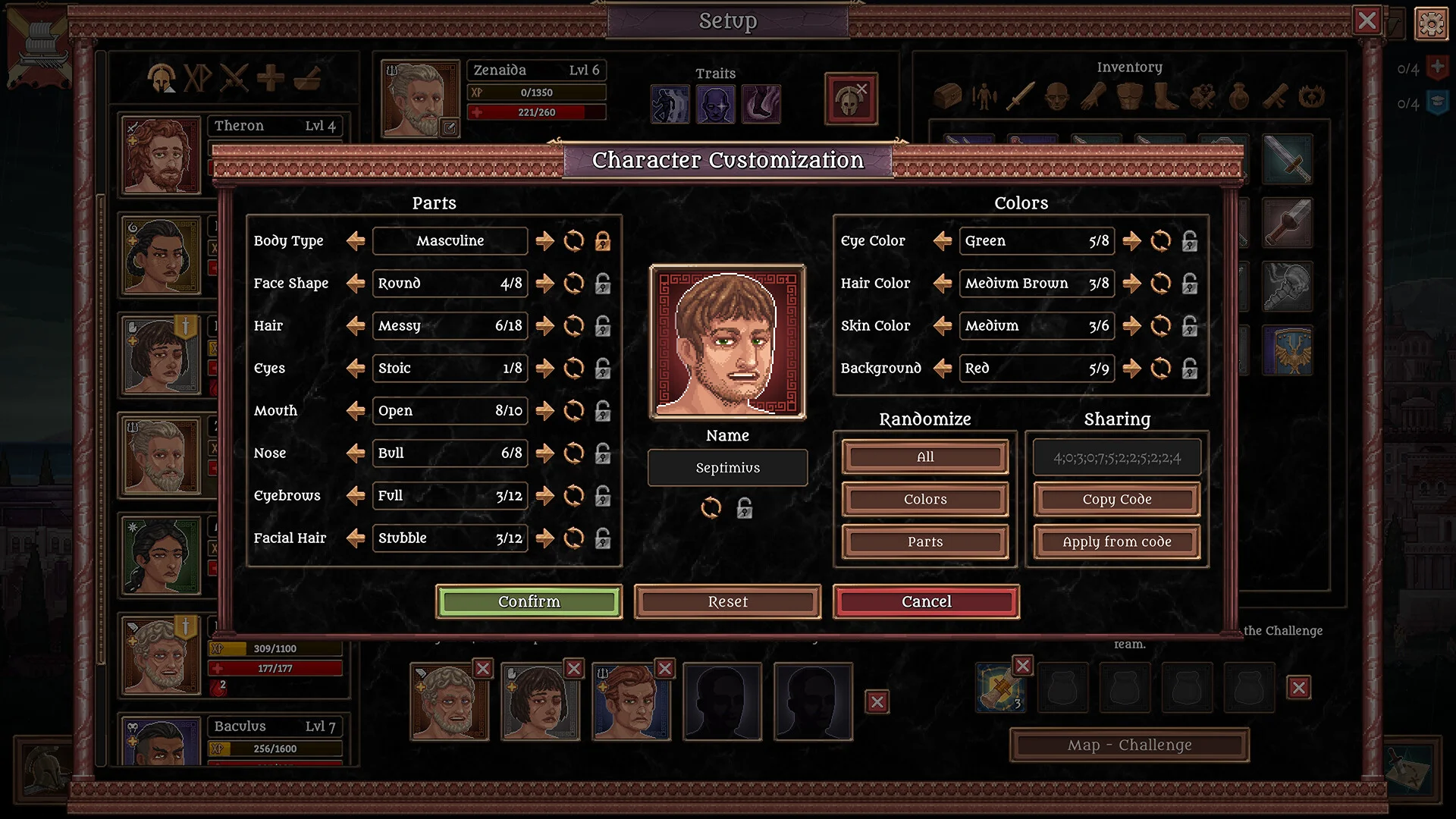Switch to previous Face Shape
Image resolution: width=1456 pixels, height=819 pixels.
(355, 284)
